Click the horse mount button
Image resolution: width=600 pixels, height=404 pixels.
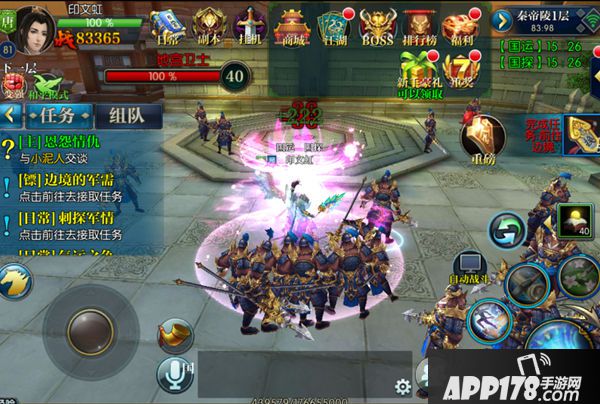(x=16, y=281)
